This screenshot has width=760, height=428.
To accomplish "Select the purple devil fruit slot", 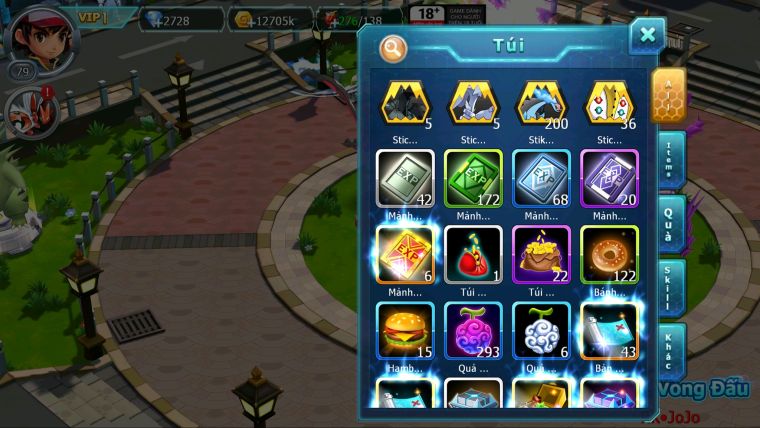I will [473, 329].
